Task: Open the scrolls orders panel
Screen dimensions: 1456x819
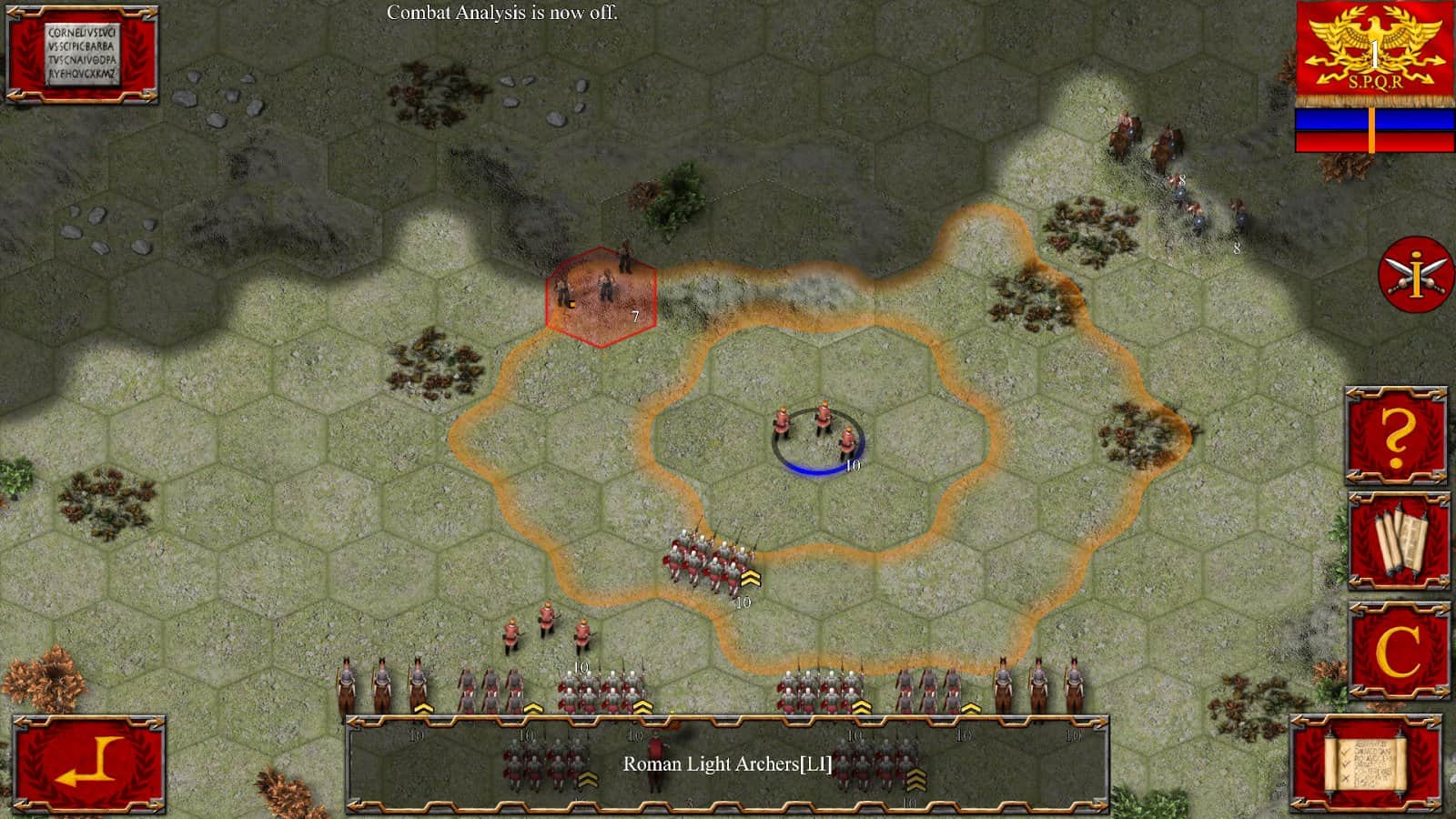Action: click(1399, 543)
